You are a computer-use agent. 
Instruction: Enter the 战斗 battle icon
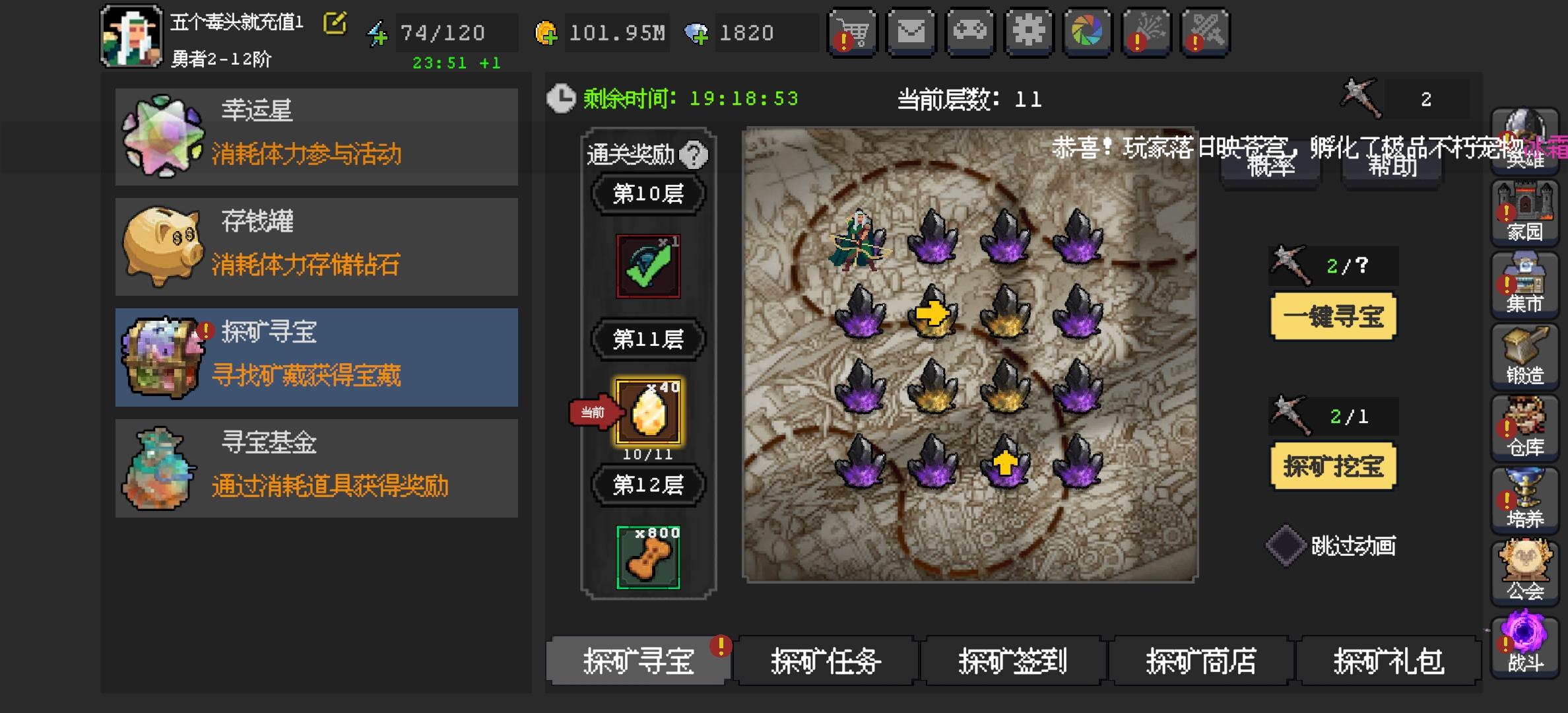[x=1526, y=640]
